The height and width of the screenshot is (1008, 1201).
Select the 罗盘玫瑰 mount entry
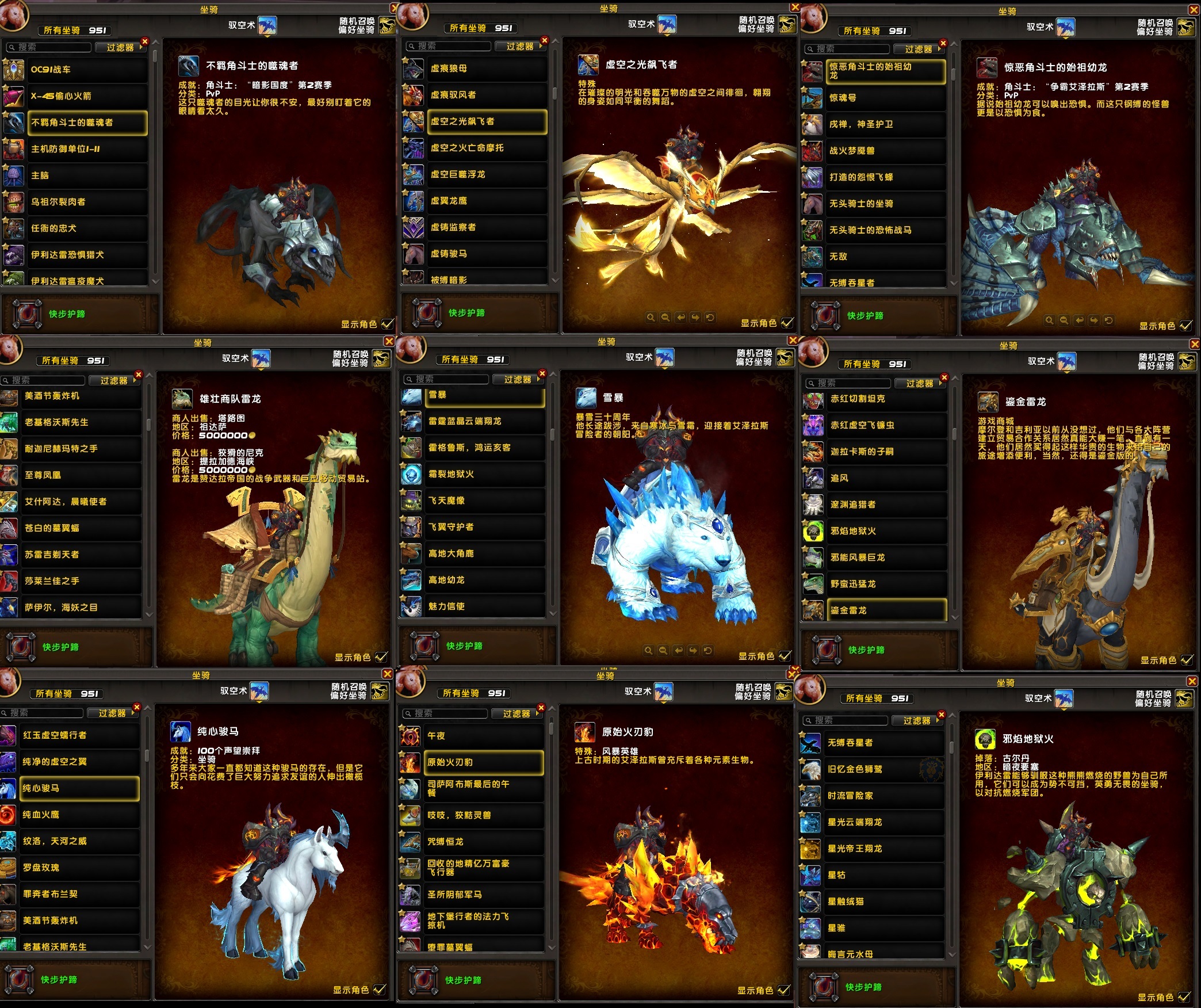click(x=79, y=868)
